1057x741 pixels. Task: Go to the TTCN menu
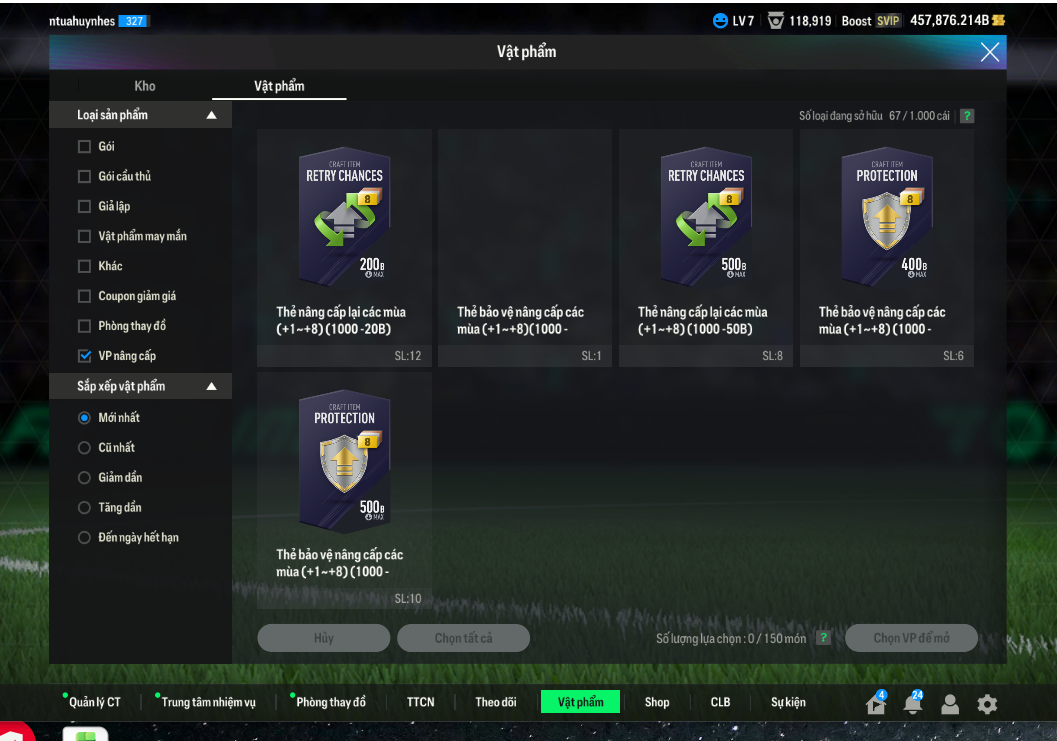tap(421, 702)
